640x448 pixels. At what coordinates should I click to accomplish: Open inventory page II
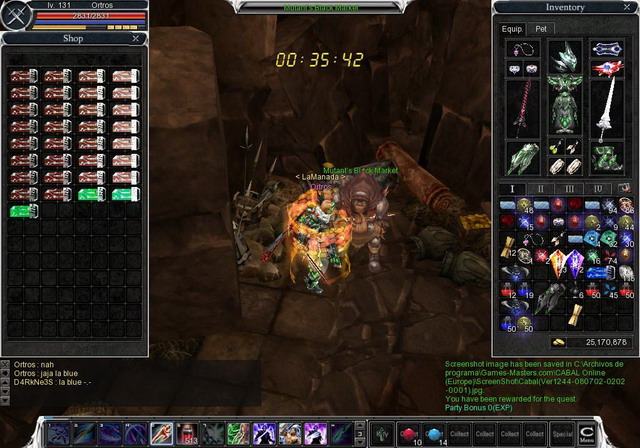click(x=541, y=187)
